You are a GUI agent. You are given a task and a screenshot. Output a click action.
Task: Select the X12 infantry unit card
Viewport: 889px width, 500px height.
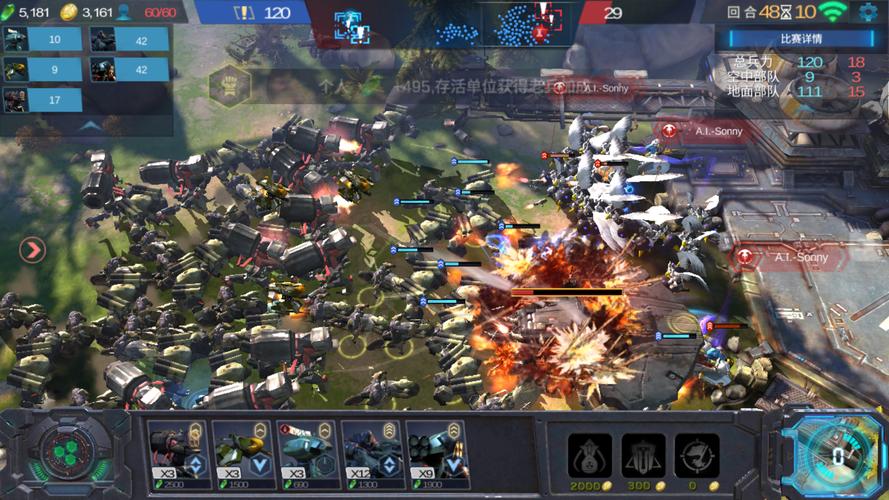[372, 452]
